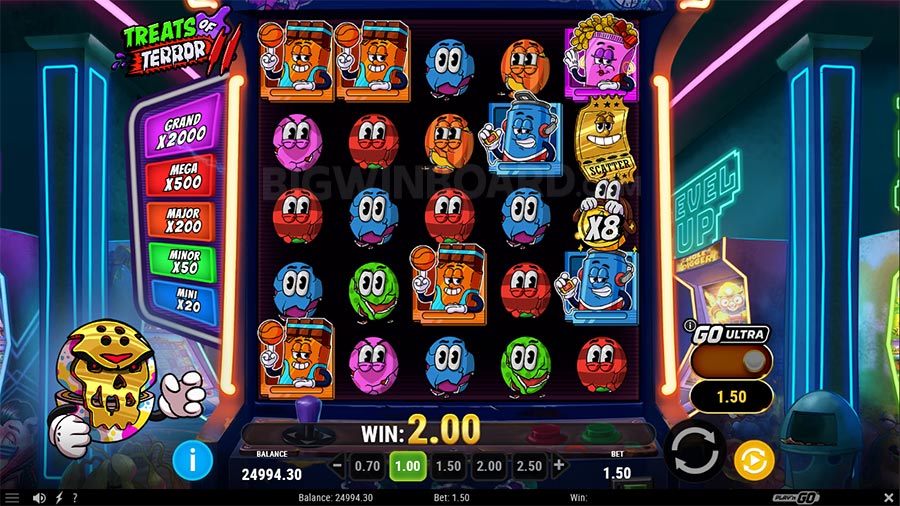This screenshot has height=506, width=900.
Task: Decrease the bet with the minus button
Action: pos(337,465)
